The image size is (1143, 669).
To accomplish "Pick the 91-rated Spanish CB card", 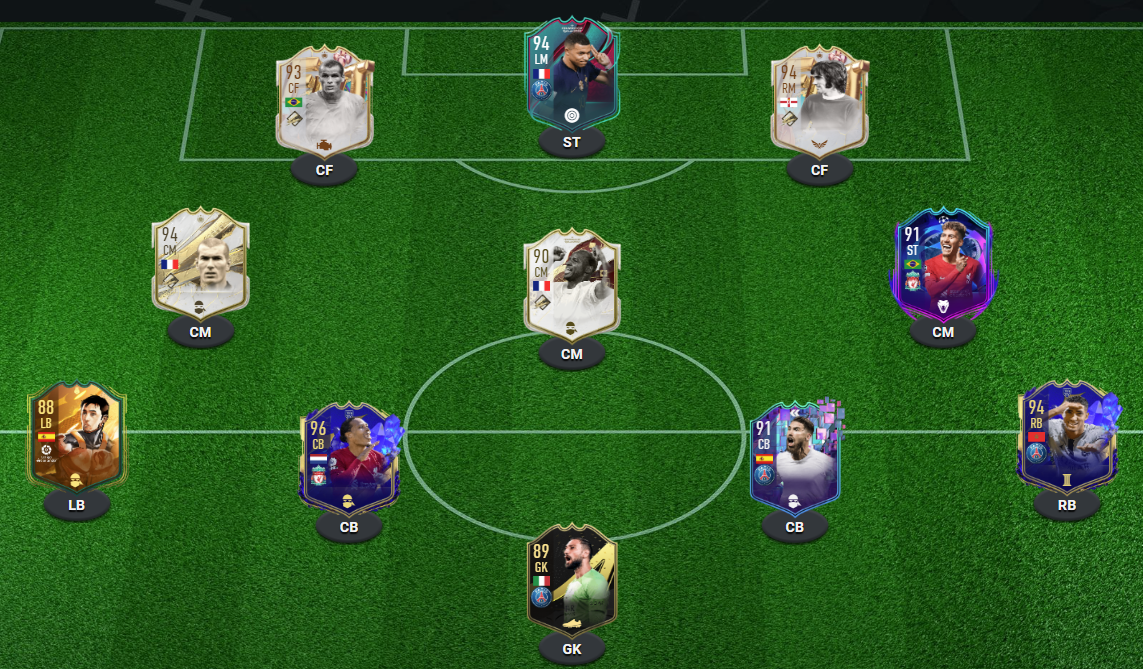I will coord(794,457).
